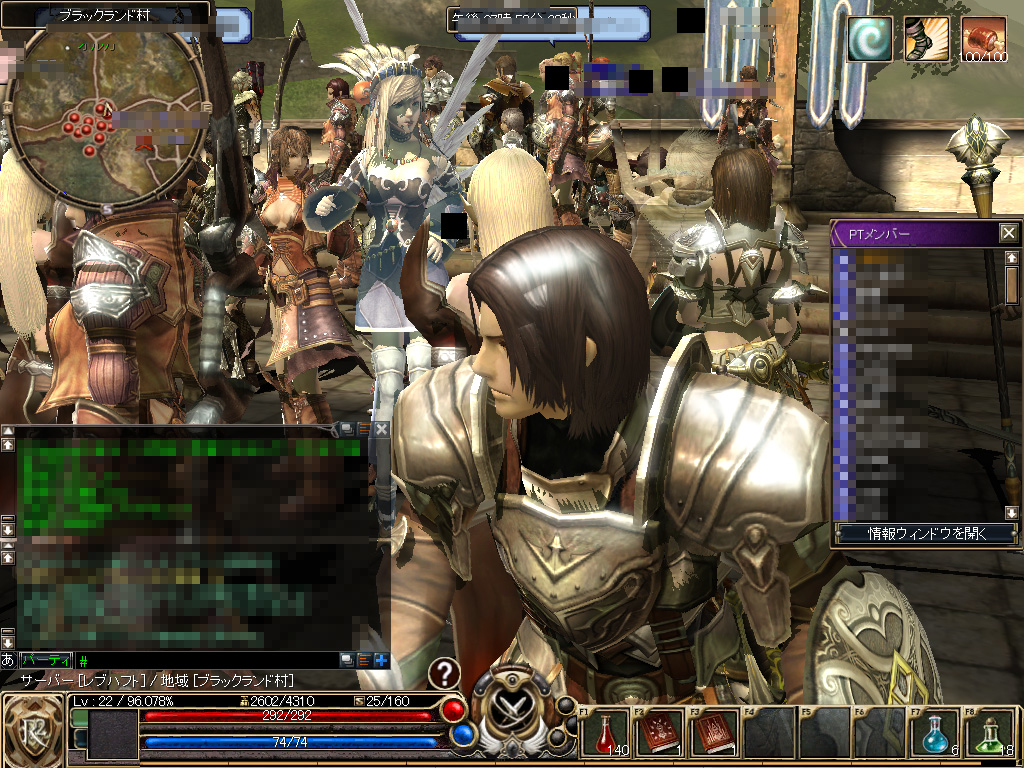Viewport: 1024px width, 768px height.
Task: Toggle the あ Japanese input mode button
Action: tap(8, 661)
